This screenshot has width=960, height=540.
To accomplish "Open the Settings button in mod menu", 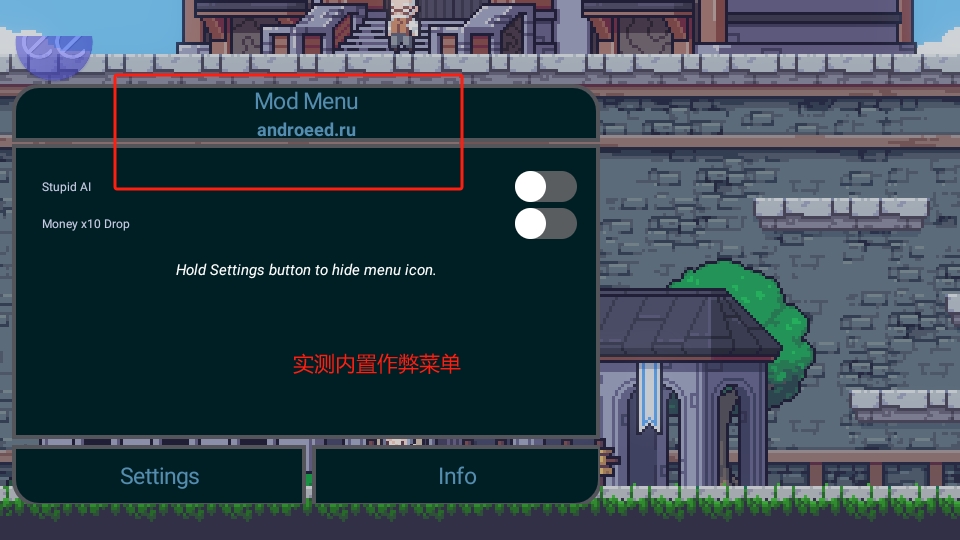I will click(x=159, y=476).
